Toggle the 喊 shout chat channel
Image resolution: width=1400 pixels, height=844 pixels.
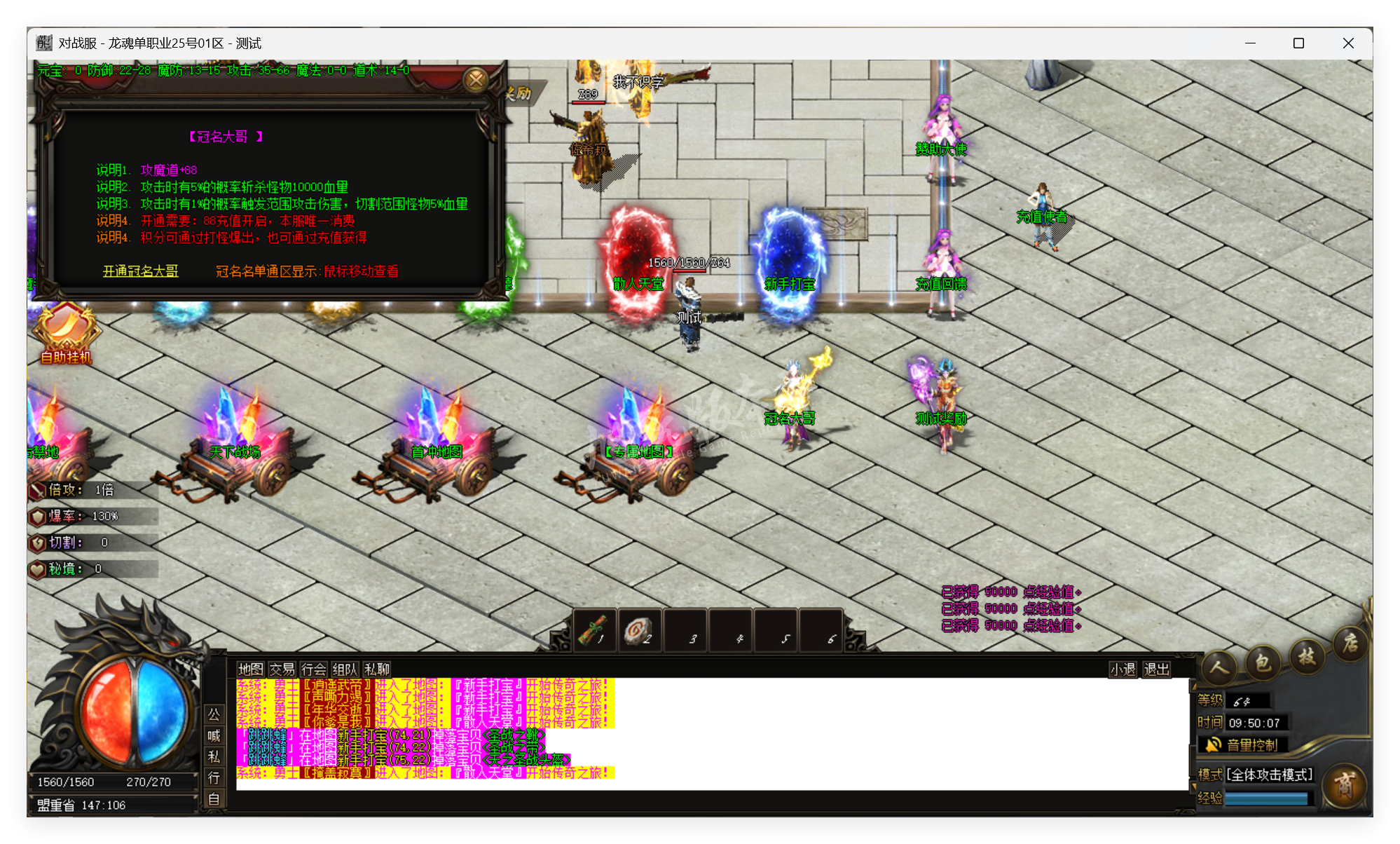pyautogui.click(x=214, y=737)
